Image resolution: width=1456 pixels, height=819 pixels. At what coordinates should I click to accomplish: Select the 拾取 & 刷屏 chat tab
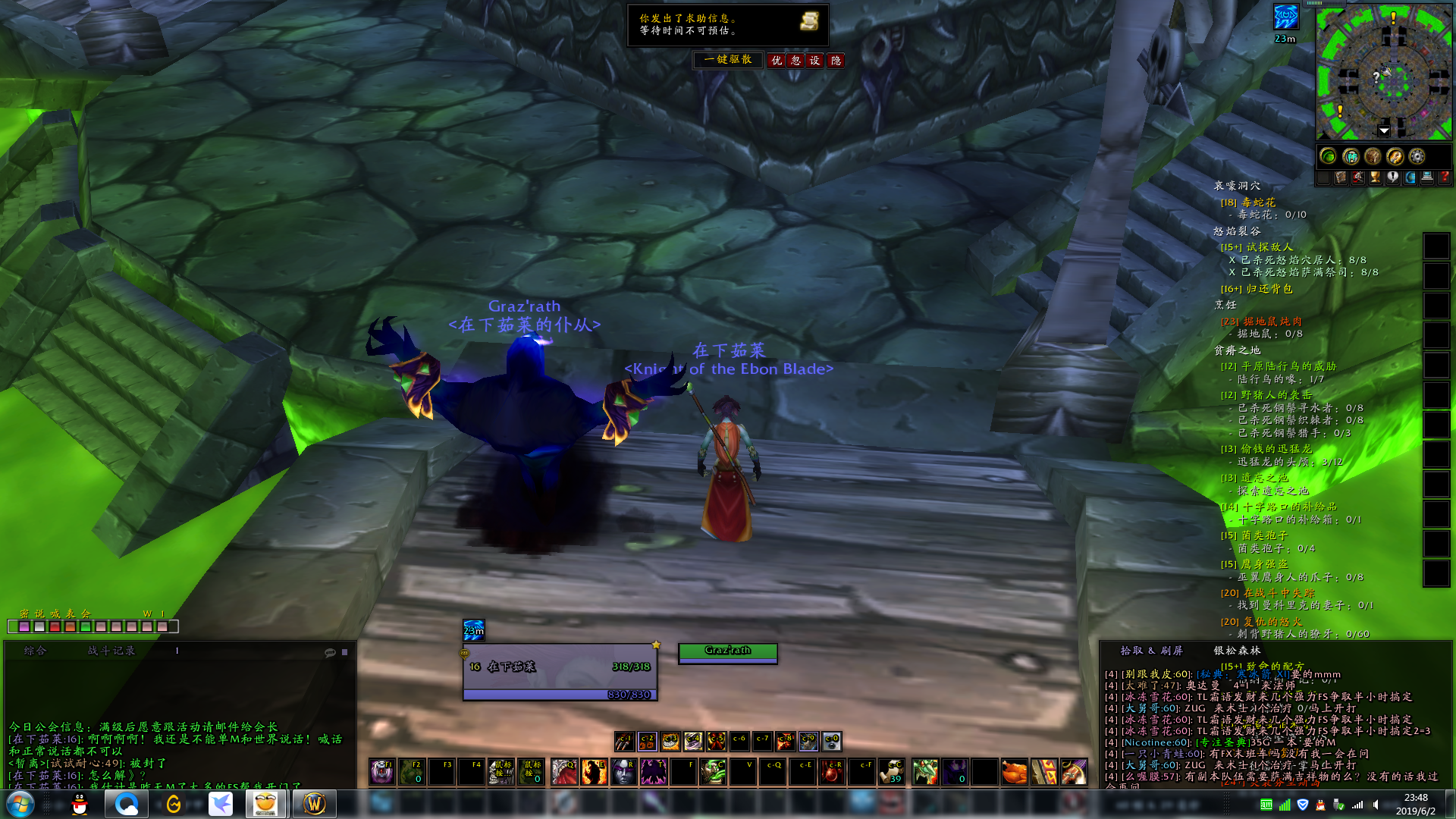point(1151,651)
